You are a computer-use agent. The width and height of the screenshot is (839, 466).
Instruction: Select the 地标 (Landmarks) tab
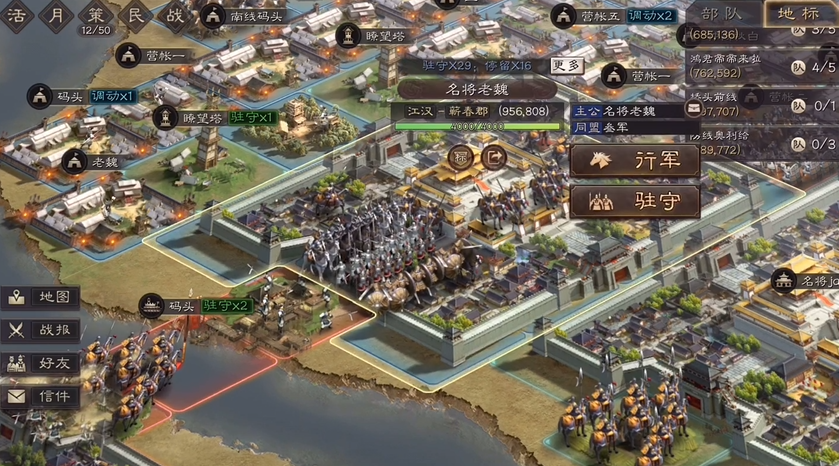click(x=800, y=13)
